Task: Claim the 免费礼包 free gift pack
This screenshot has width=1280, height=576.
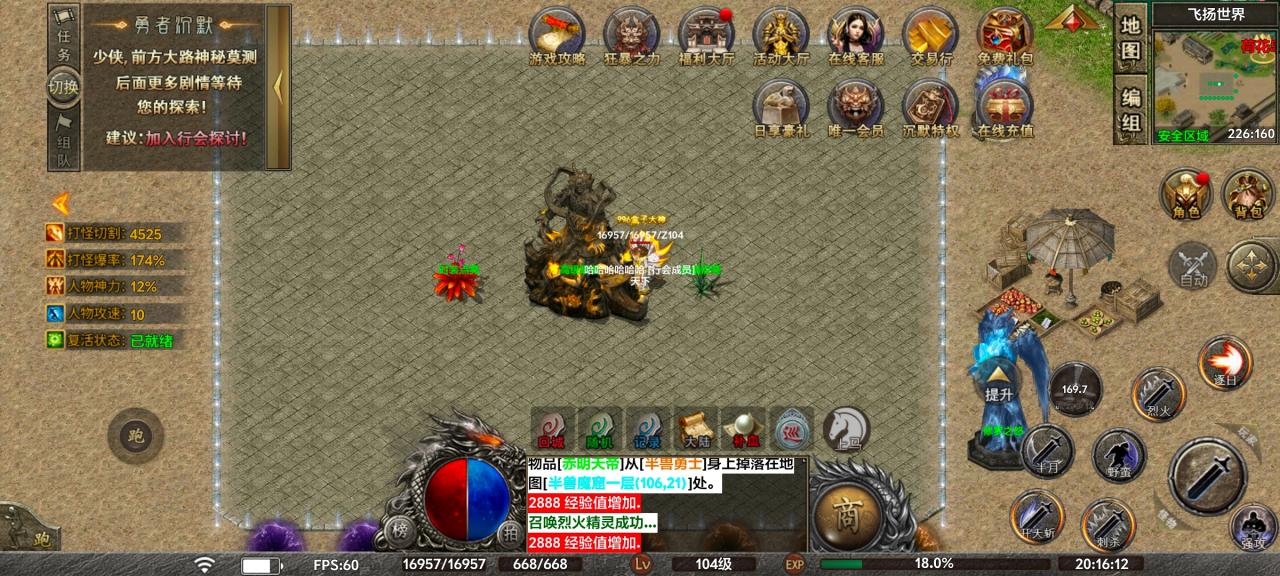Action: [1005, 34]
